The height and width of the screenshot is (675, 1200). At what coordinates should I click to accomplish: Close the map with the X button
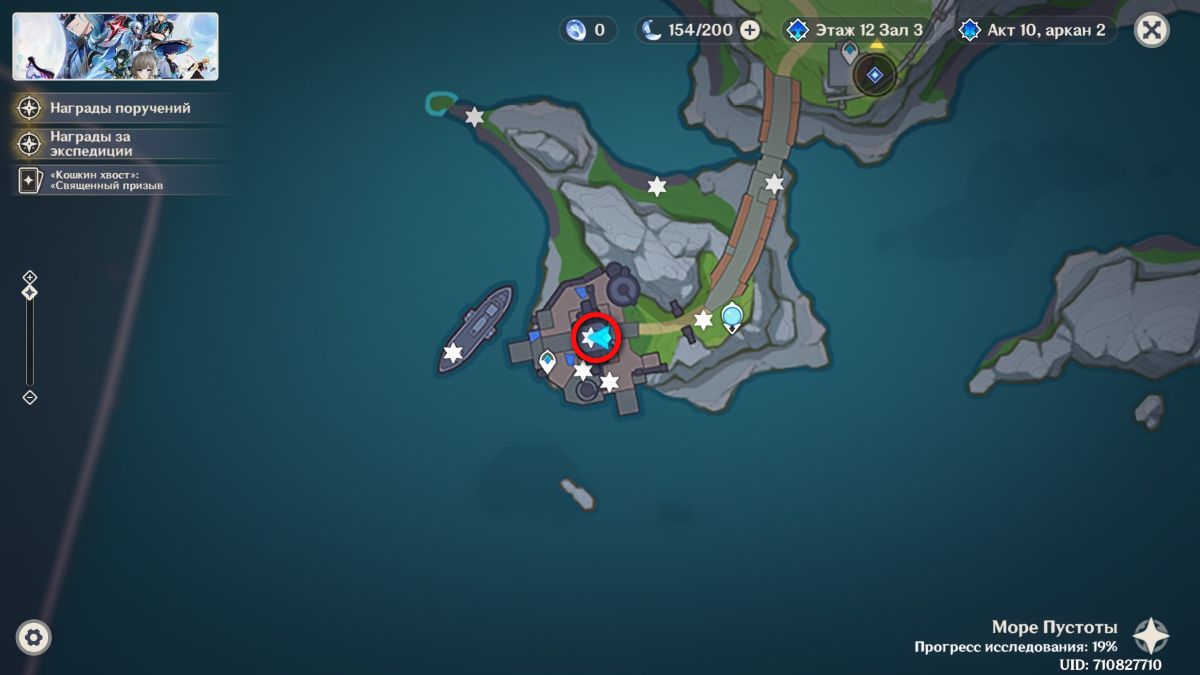(x=1152, y=30)
